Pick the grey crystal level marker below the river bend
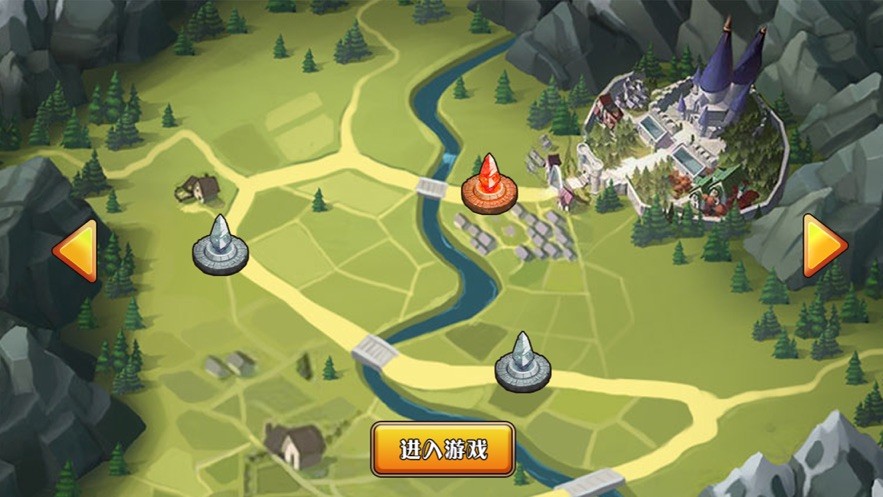 click(x=522, y=363)
